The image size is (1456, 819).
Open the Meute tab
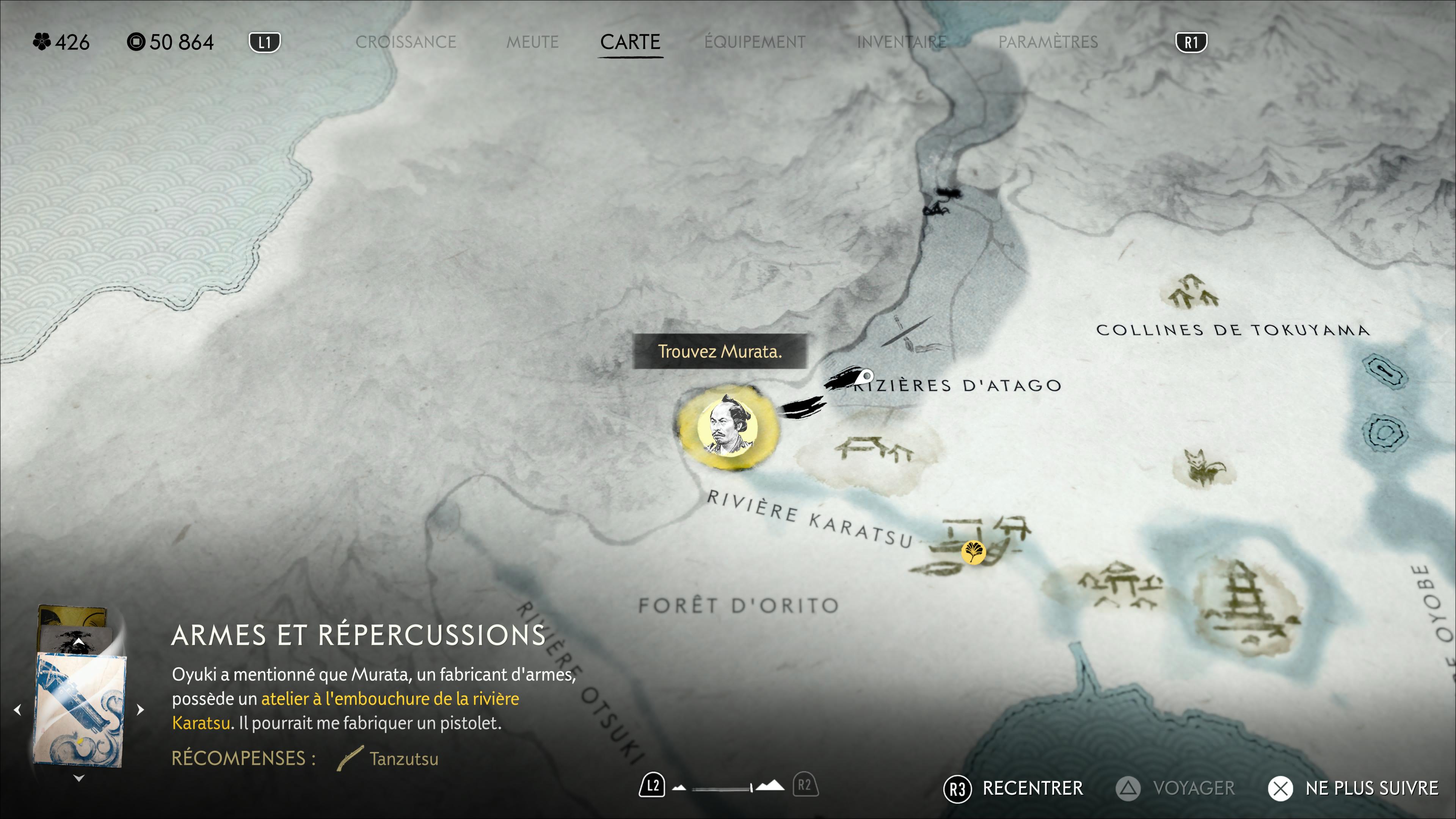[x=532, y=42]
